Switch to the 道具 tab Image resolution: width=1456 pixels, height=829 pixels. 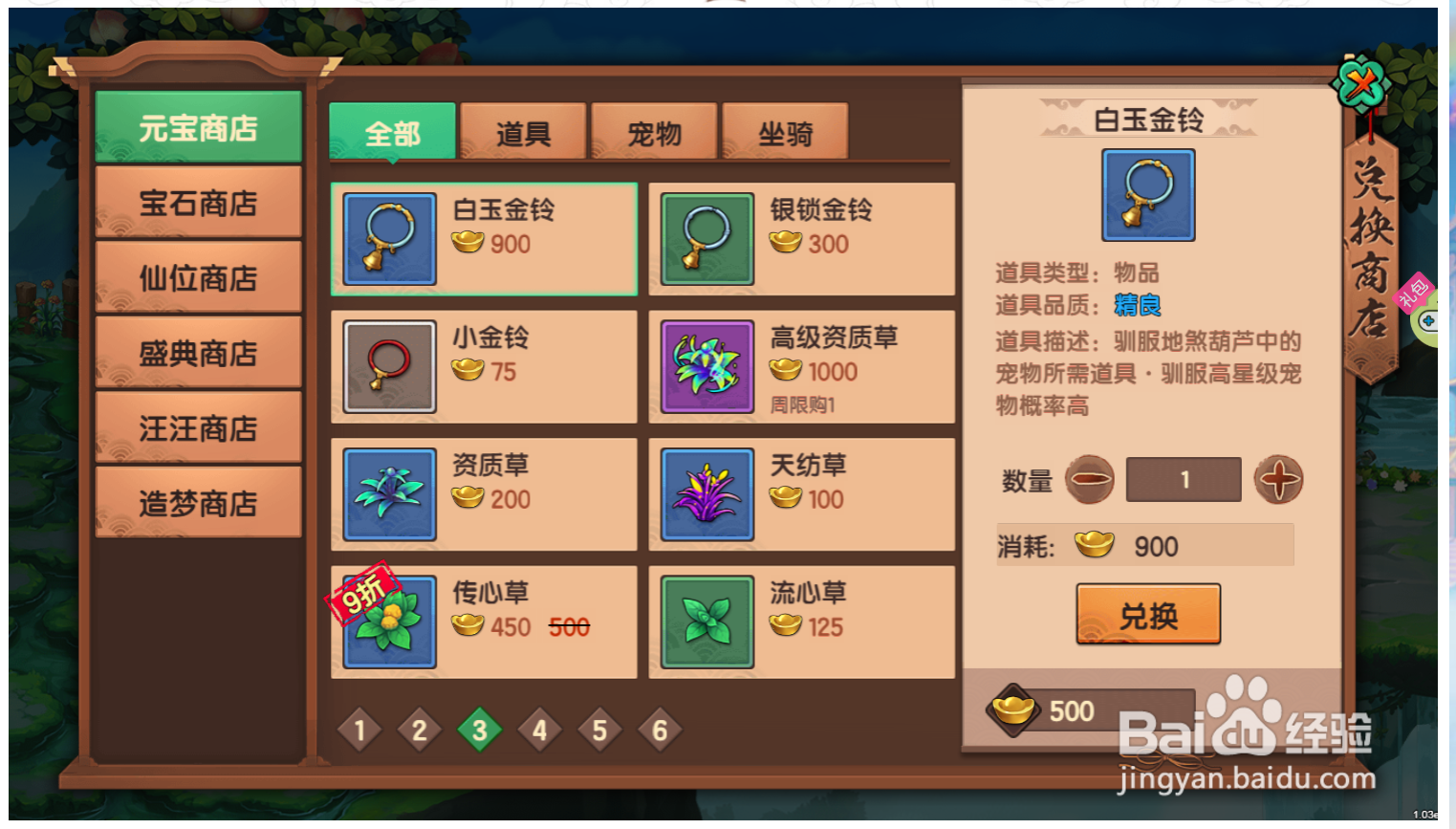pos(524,133)
